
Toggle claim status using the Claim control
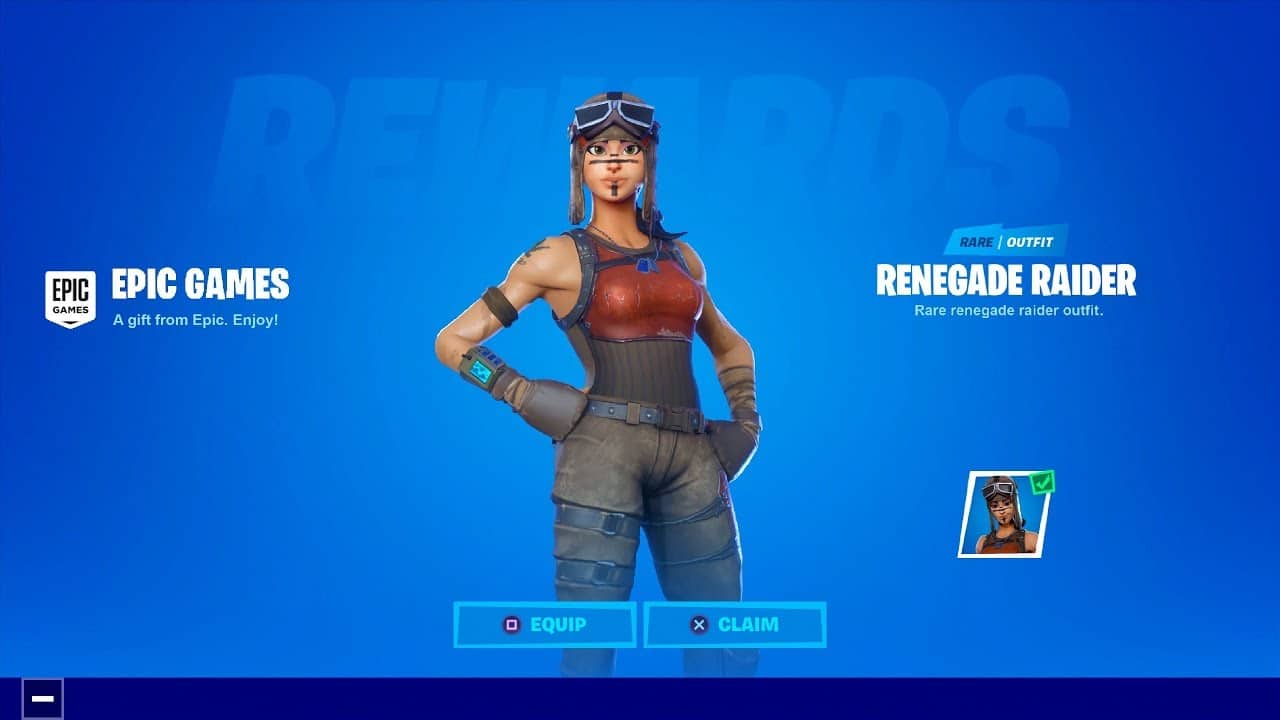pyautogui.click(x=736, y=625)
